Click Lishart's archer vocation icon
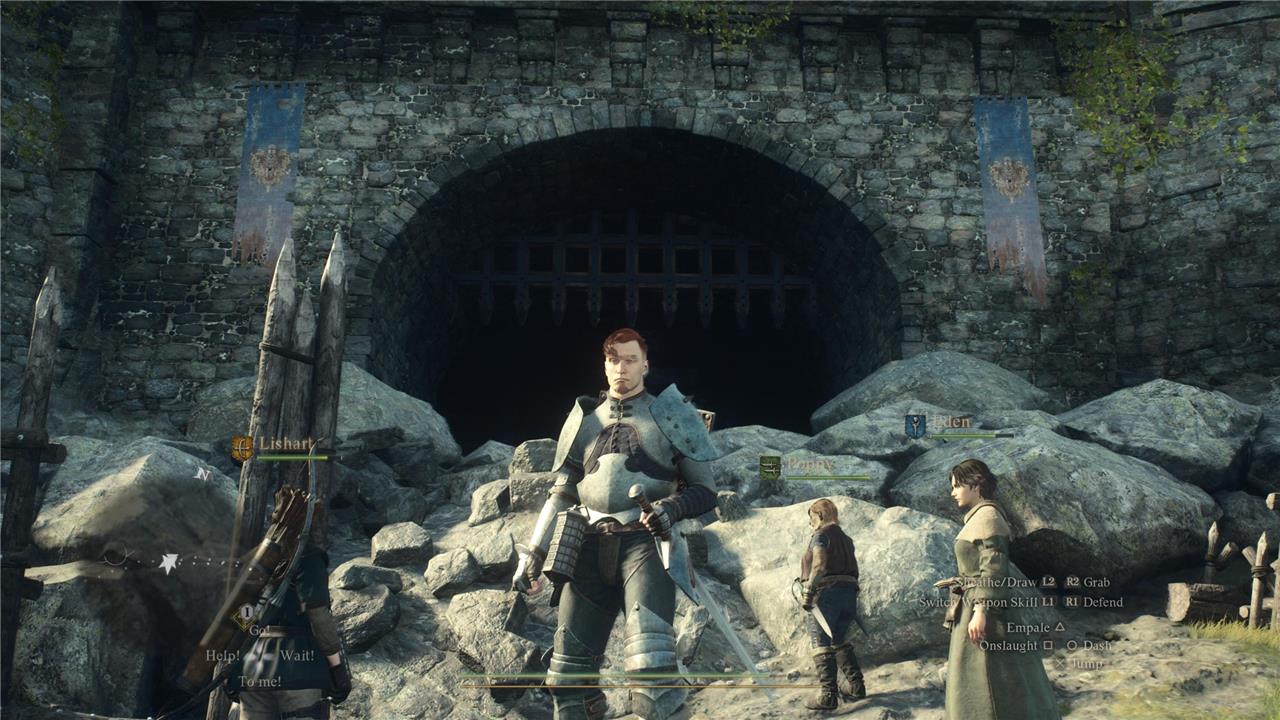Viewport: 1280px width, 720px height. 242,447
